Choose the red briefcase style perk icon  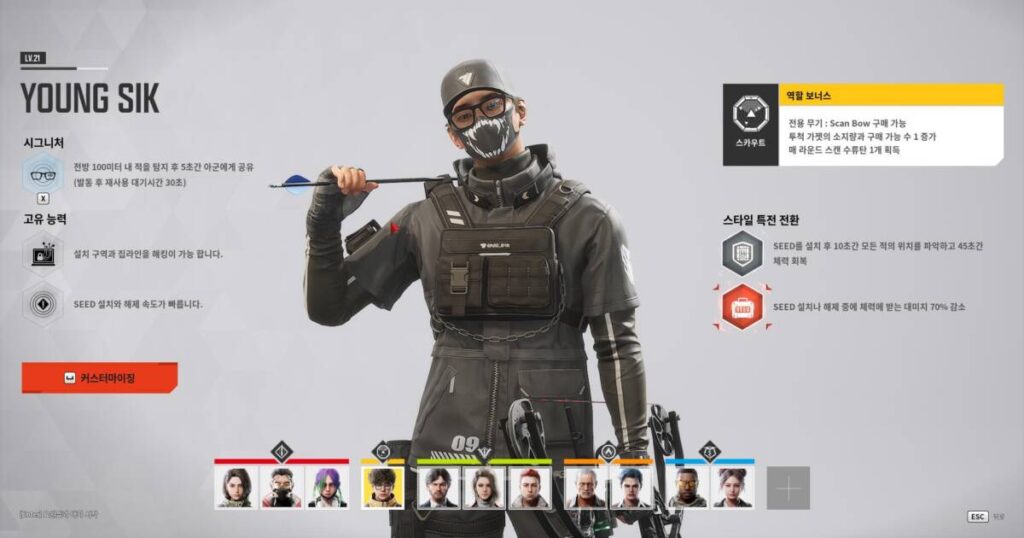(742, 307)
